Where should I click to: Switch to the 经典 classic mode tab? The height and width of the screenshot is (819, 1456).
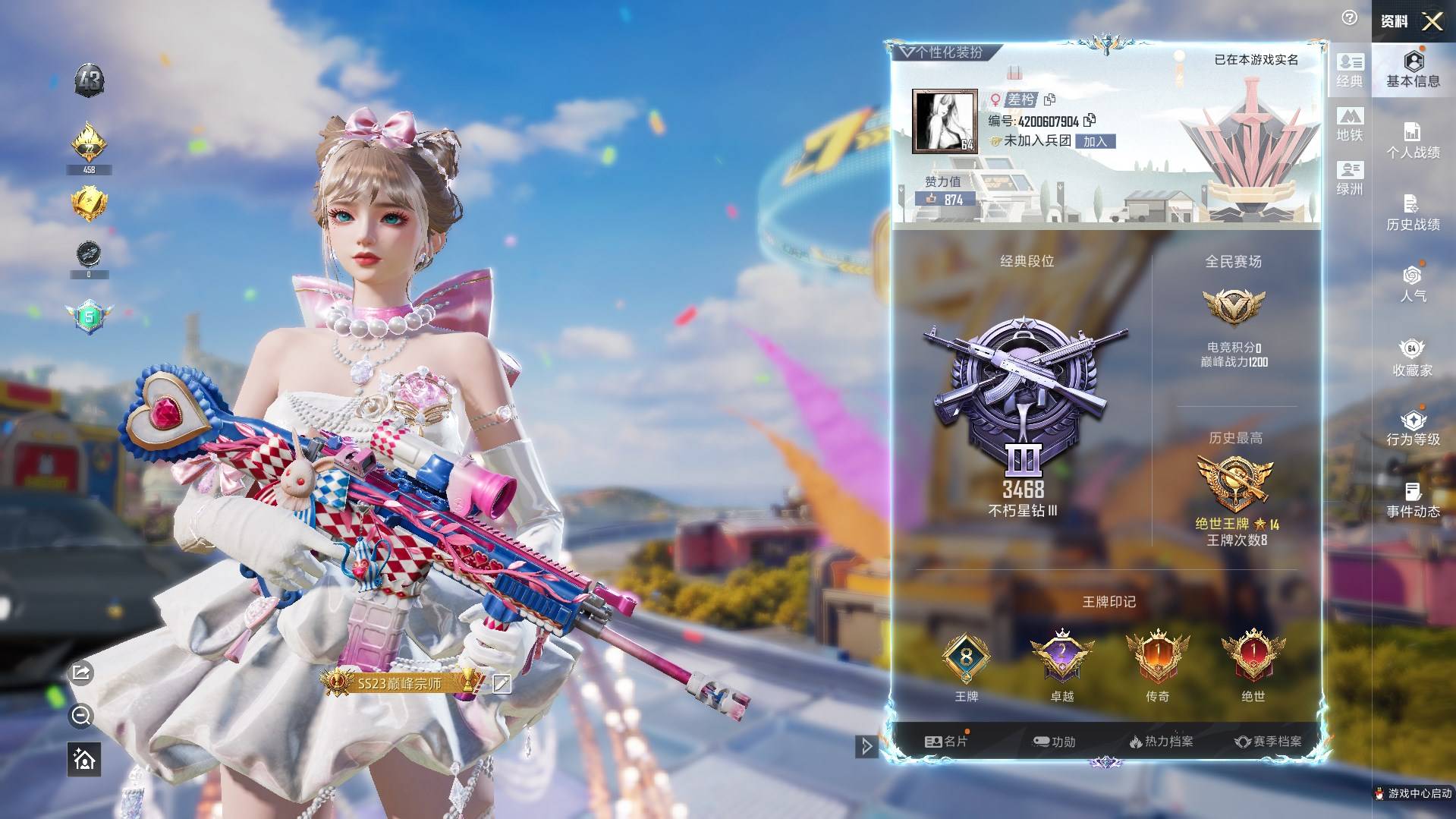1350,70
